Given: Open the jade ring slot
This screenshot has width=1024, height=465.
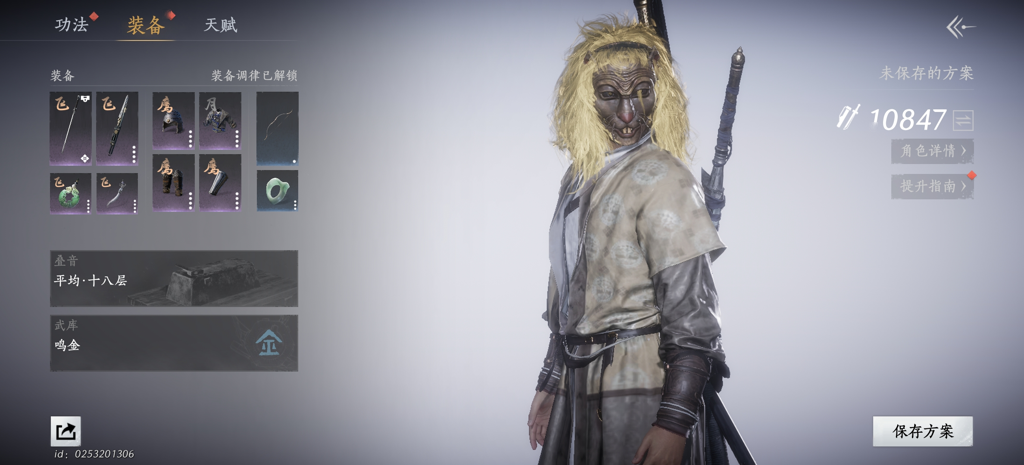Looking at the screenshot, I should tap(277, 191).
